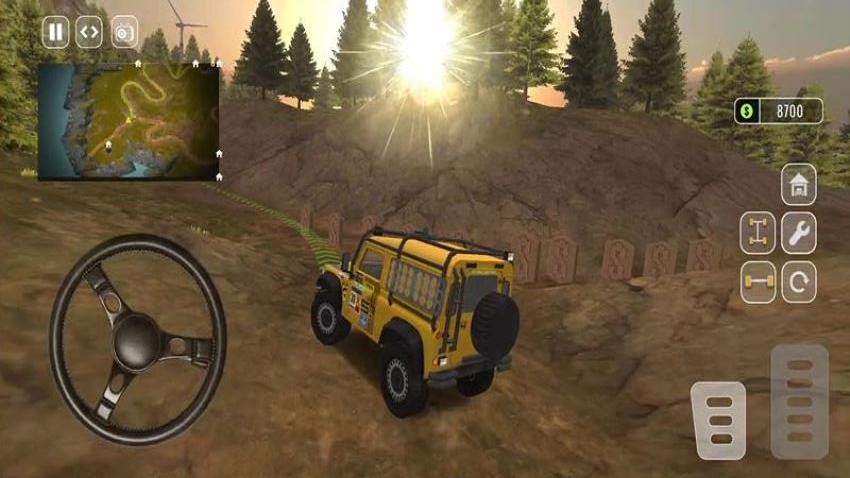Open the wrench repair button
The image size is (850, 478).
pyautogui.click(x=798, y=233)
